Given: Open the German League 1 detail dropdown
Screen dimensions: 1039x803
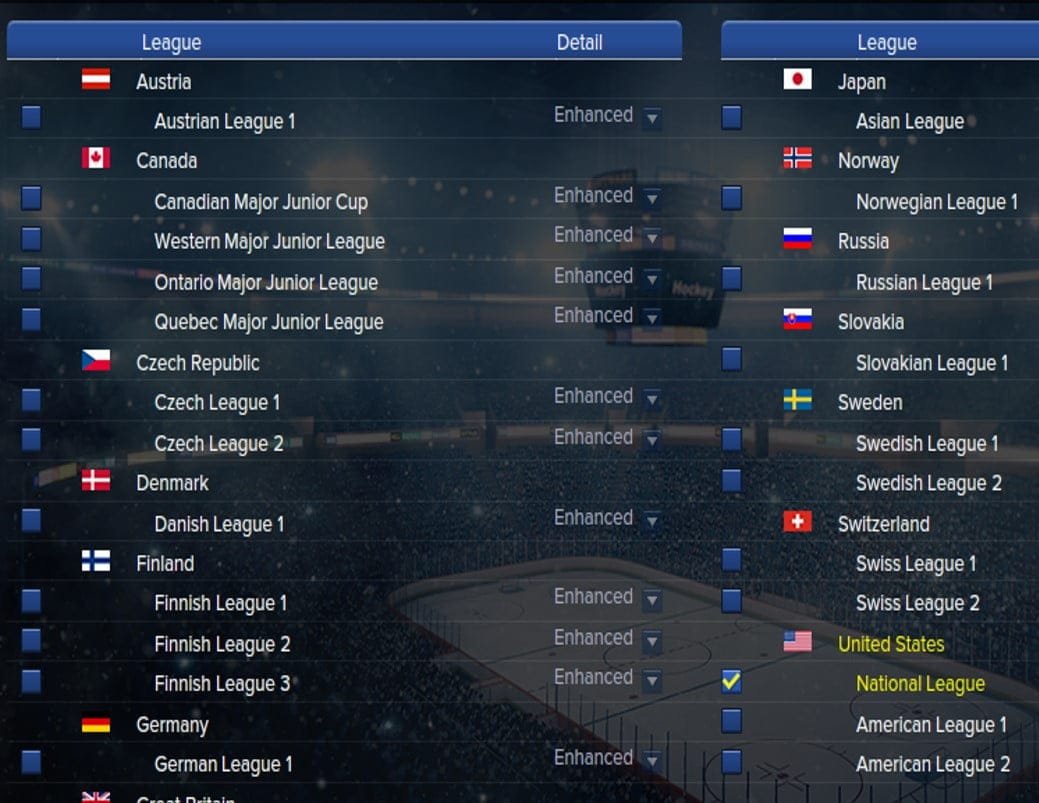Looking at the screenshot, I should pos(652,762).
